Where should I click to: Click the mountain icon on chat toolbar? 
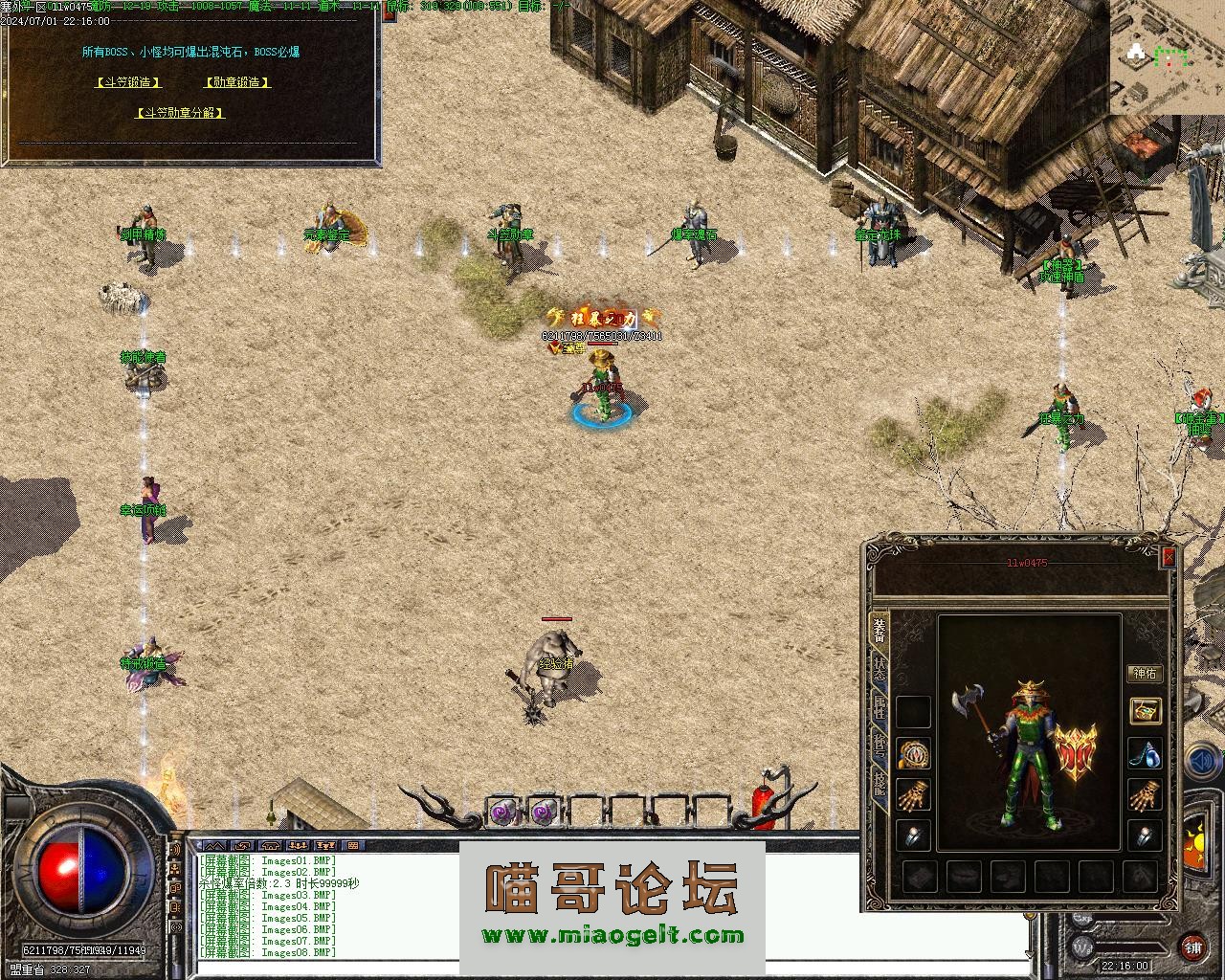(x=215, y=846)
